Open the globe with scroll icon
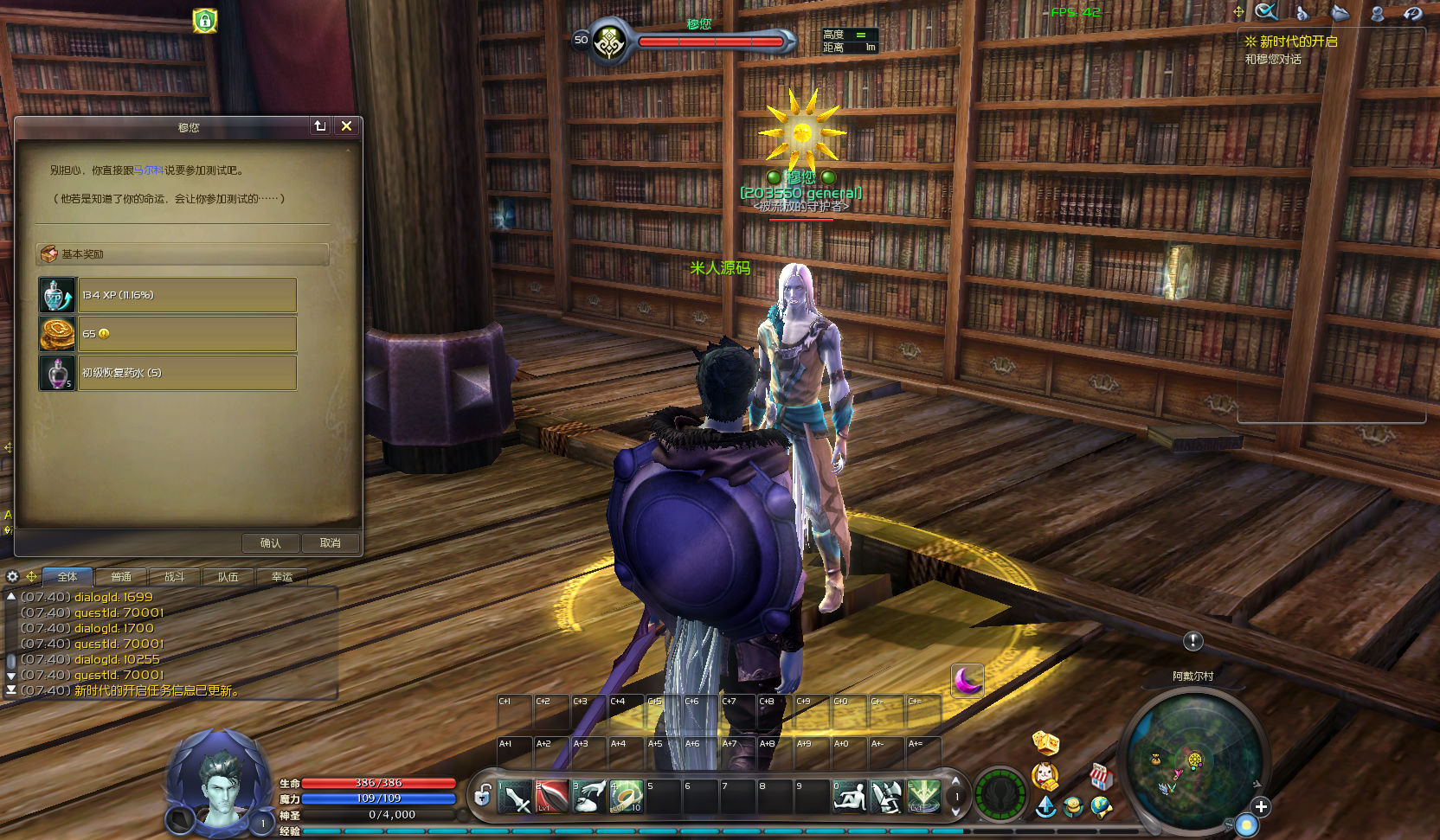 (x=1101, y=806)
